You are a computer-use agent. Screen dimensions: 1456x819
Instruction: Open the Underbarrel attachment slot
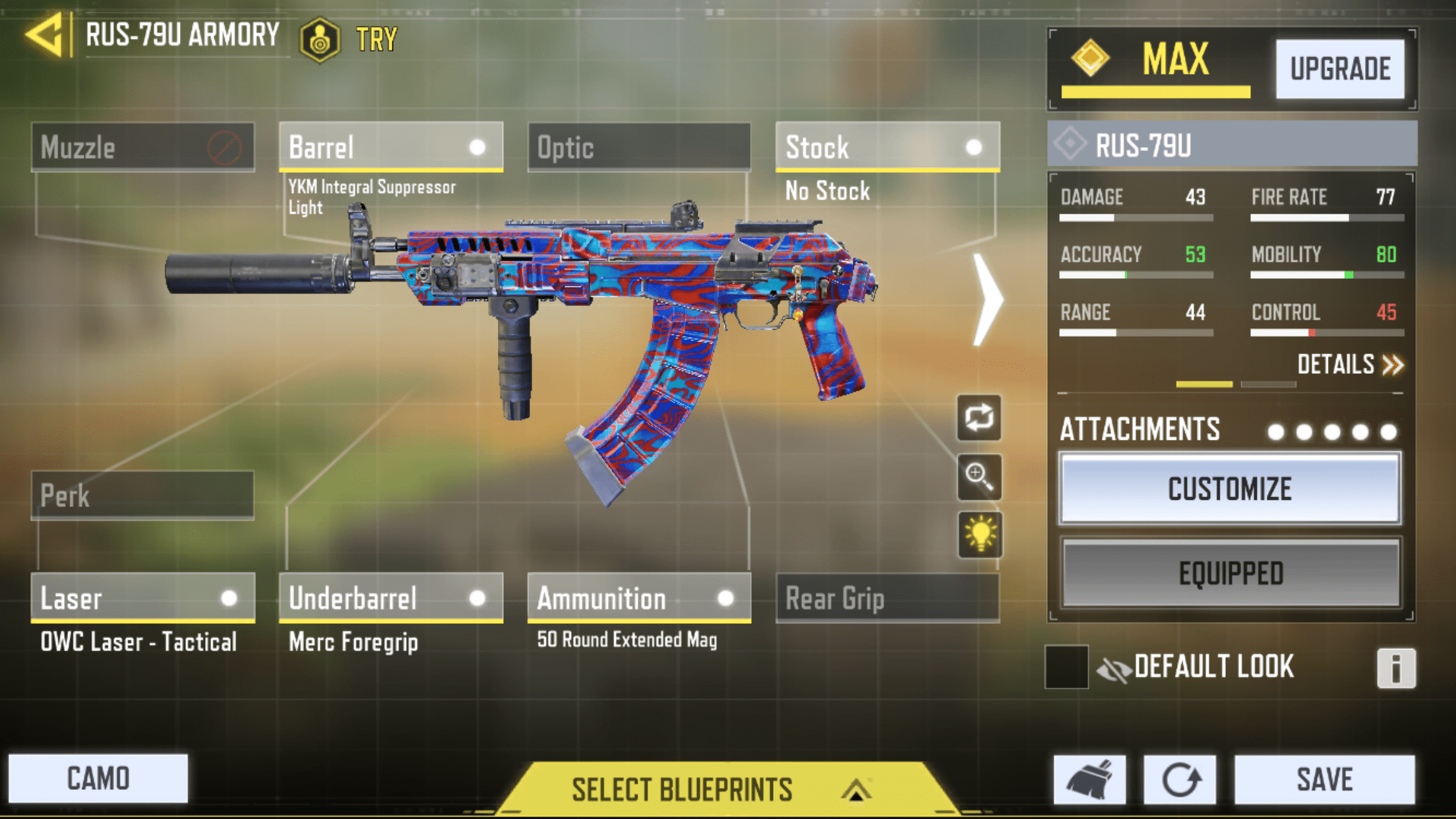coord(390,598)
